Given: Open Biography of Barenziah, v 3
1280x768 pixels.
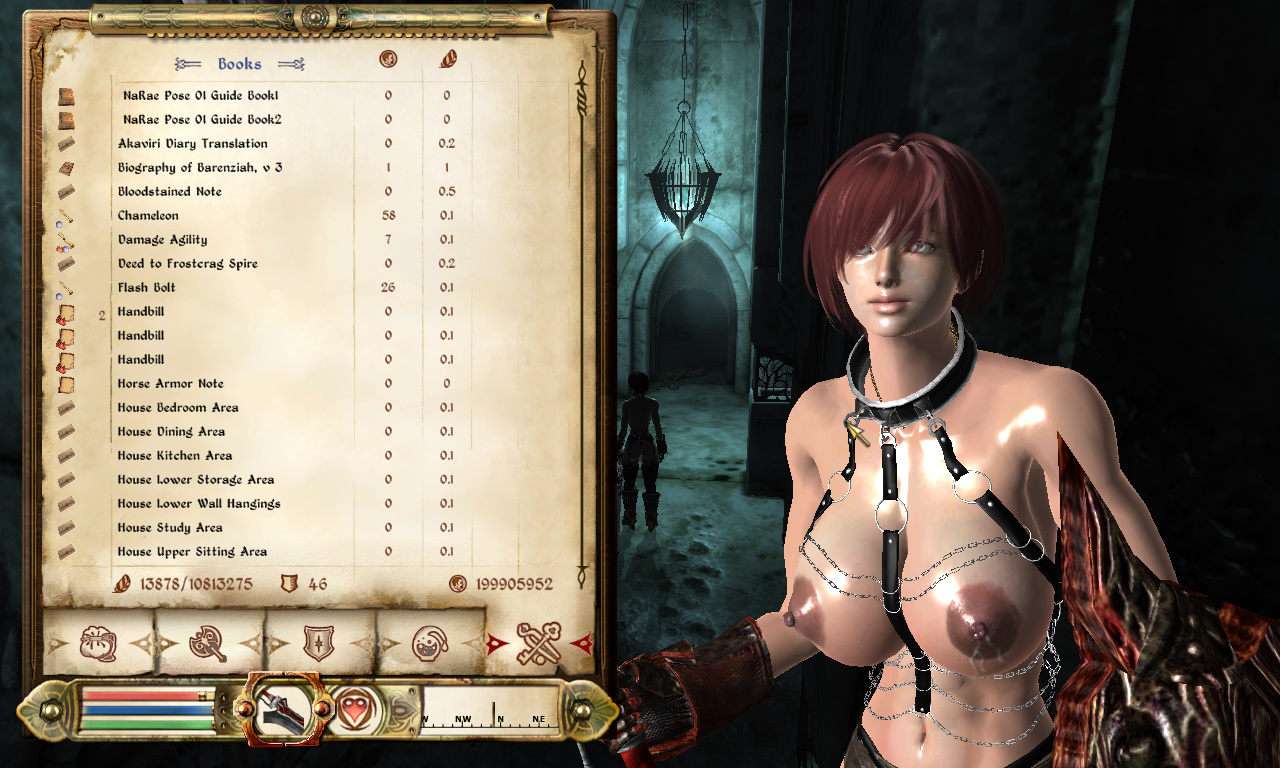Looking at the screenshot, I should [200, 168].
